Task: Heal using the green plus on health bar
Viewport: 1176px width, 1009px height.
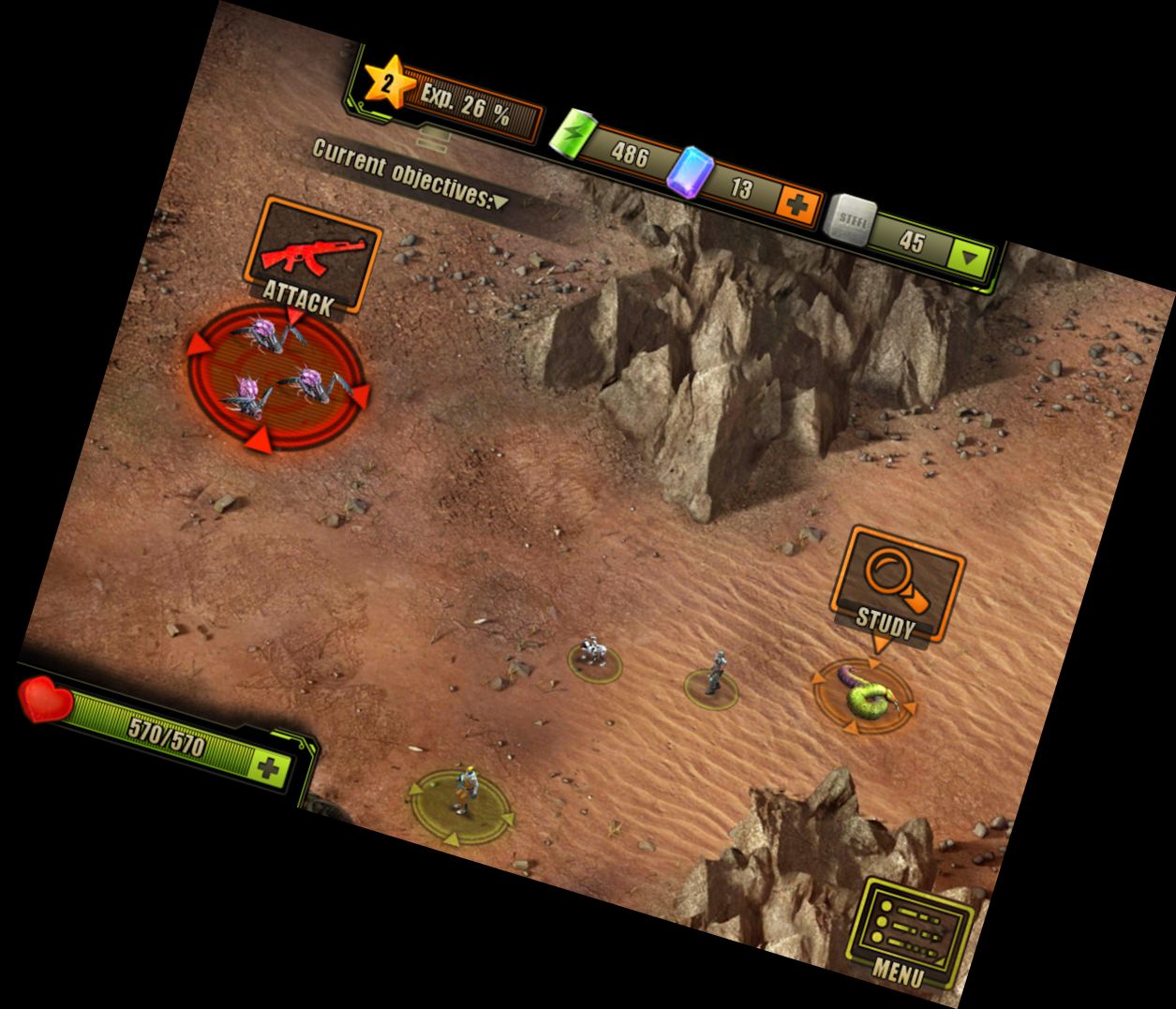Action: tap(270, 768)
